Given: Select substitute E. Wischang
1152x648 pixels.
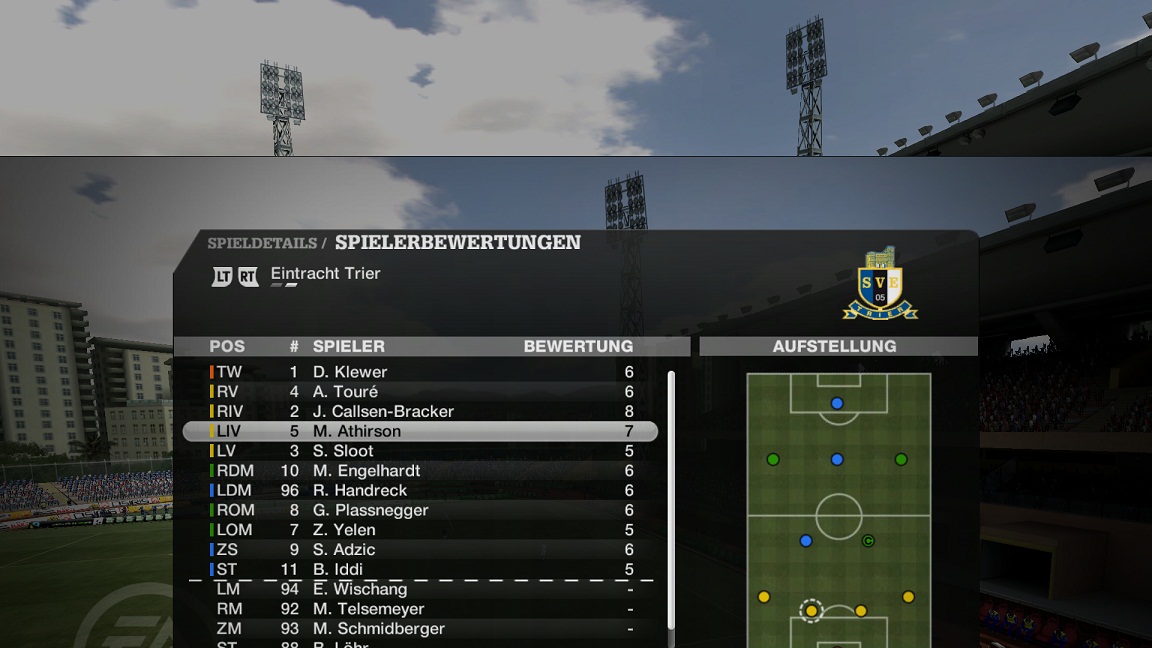Looking at the screenshot, I should click(420, 589).
